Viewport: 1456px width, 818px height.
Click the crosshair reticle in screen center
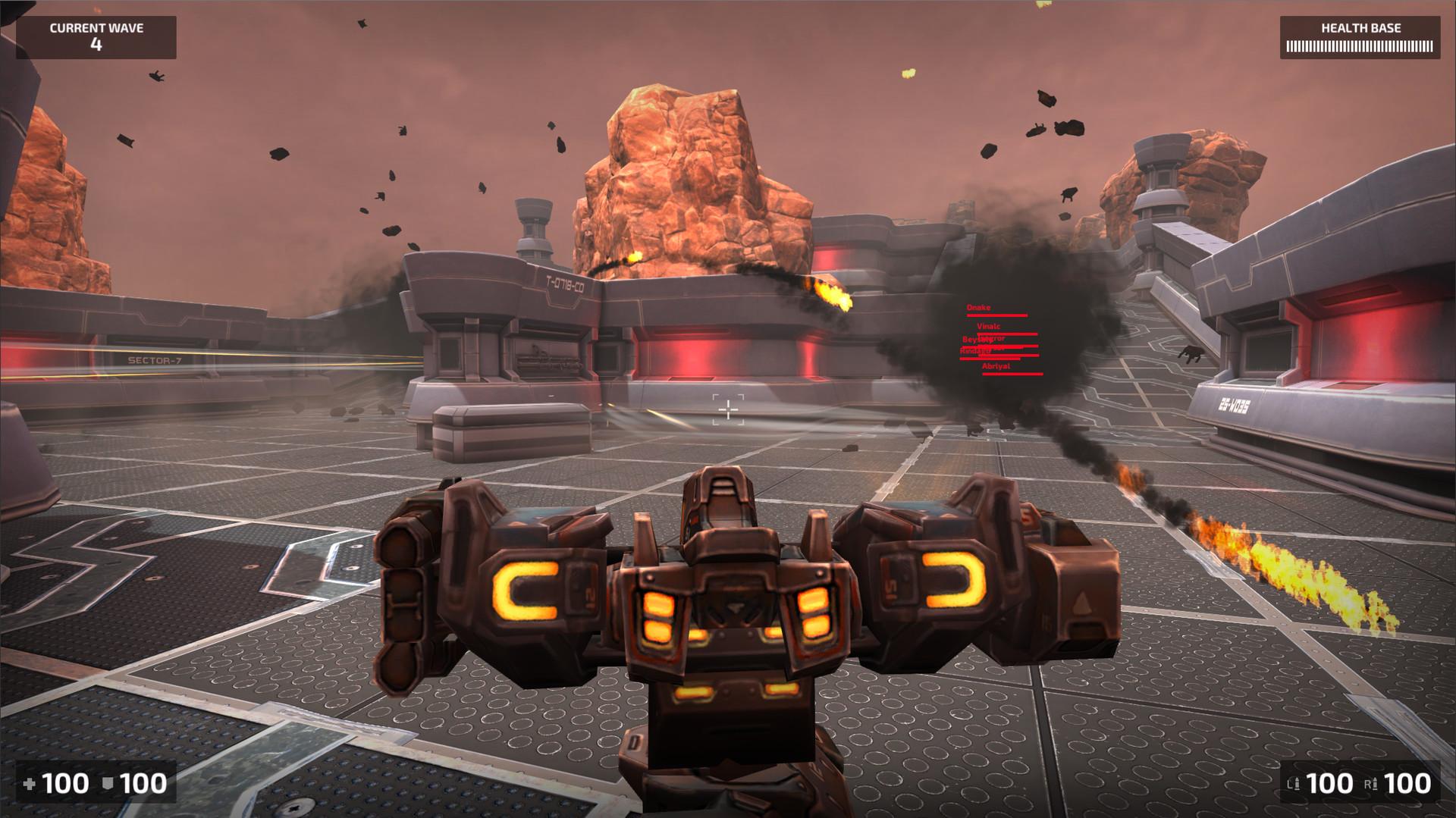coord(728,409)
